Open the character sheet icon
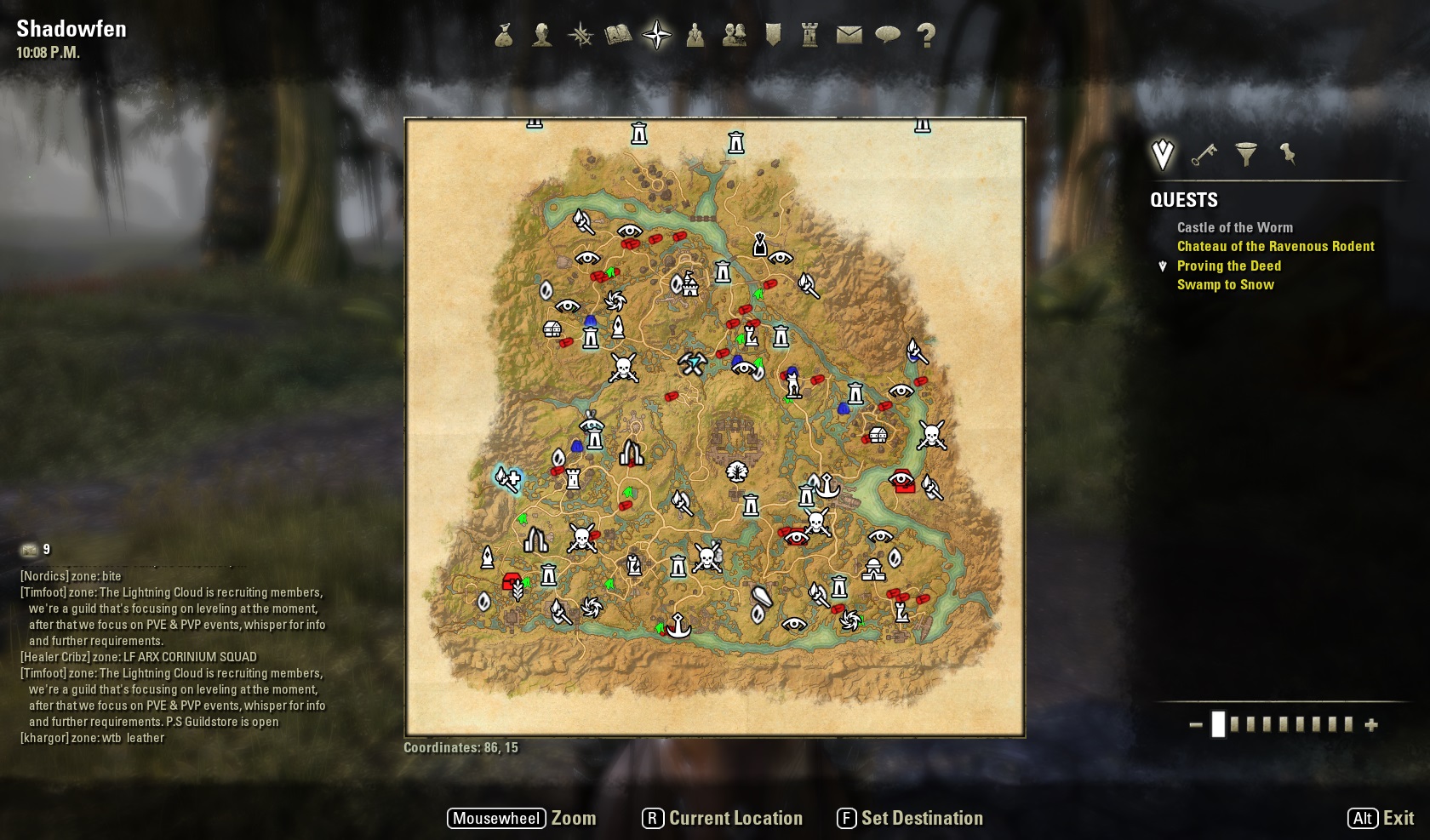Viewport: 1430px width, 840px height. 541,35
